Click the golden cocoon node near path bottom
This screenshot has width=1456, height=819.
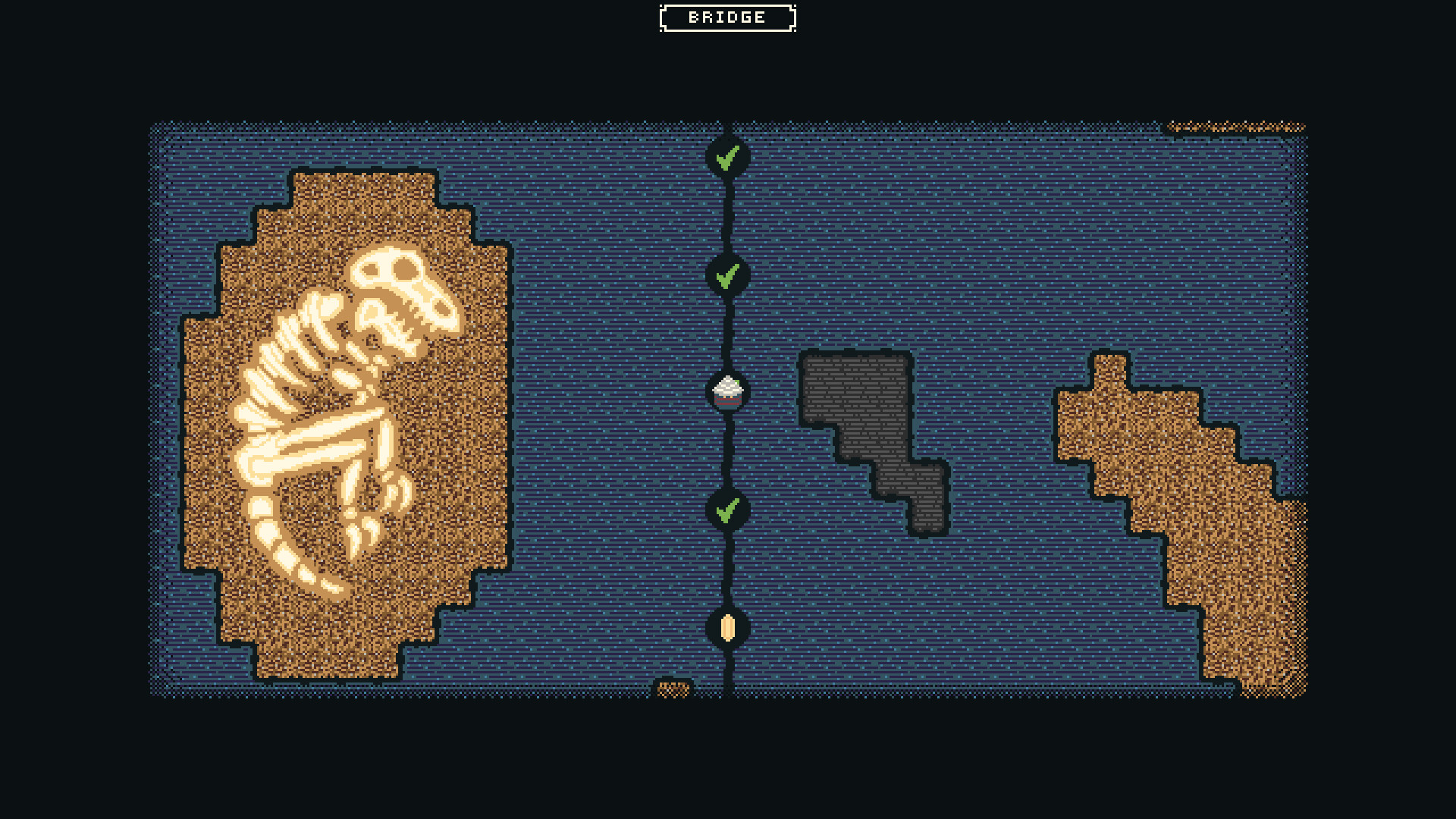[x=727, y=629]
